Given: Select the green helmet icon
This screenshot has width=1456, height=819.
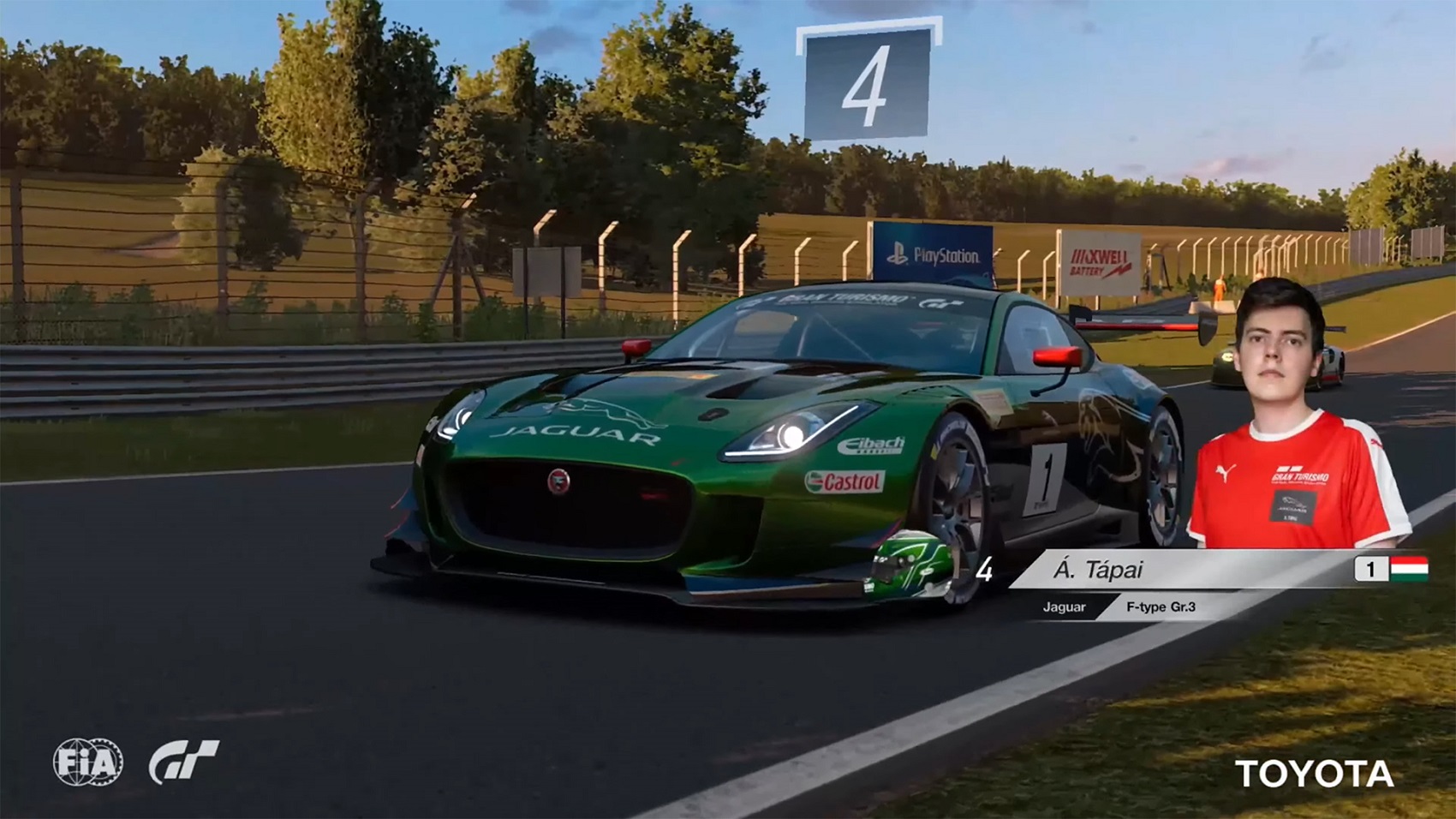Looking at the screenshot, I should (x=911, y=564).
